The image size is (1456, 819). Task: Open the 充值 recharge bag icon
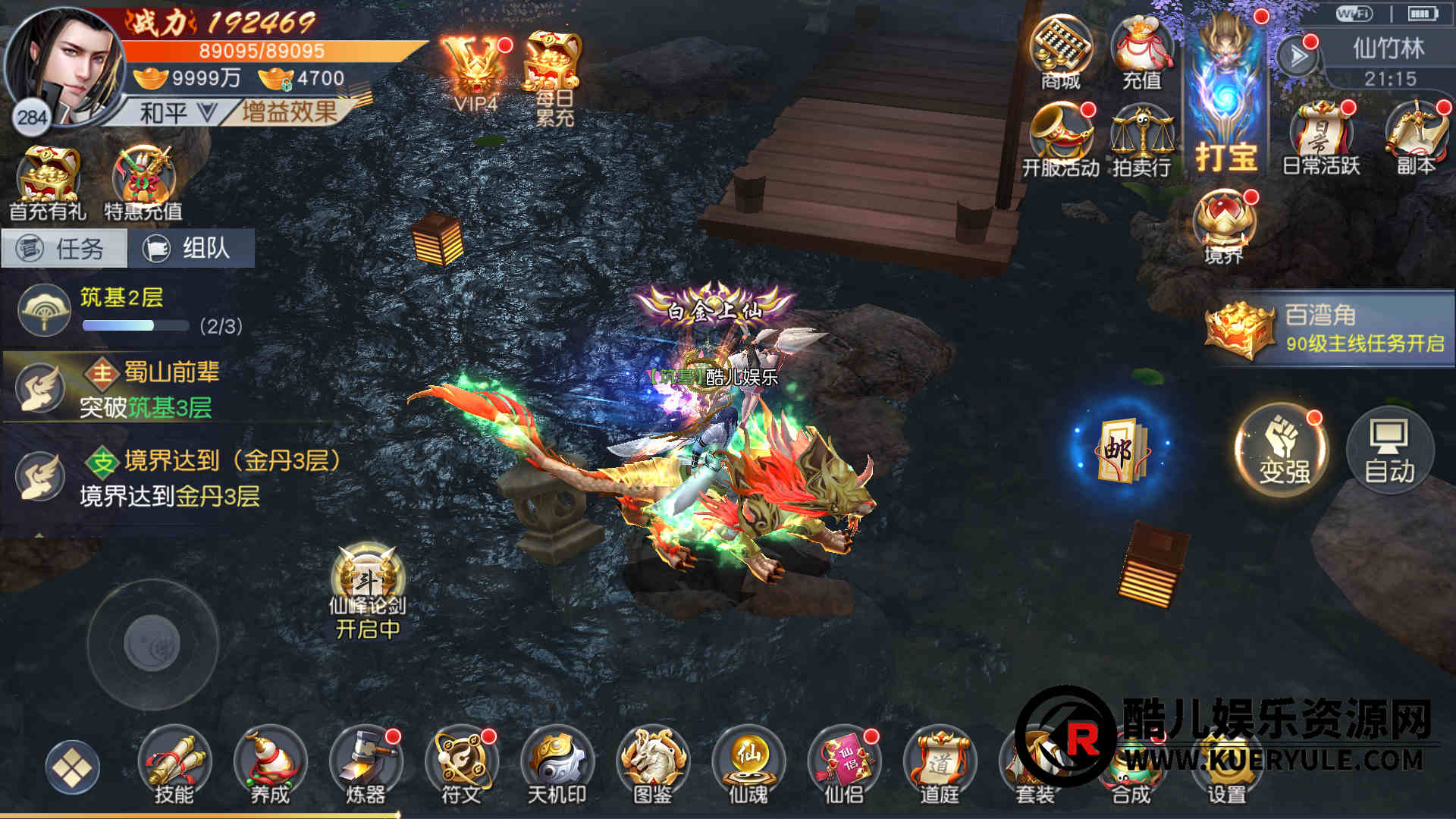[x=1141, y=52]
